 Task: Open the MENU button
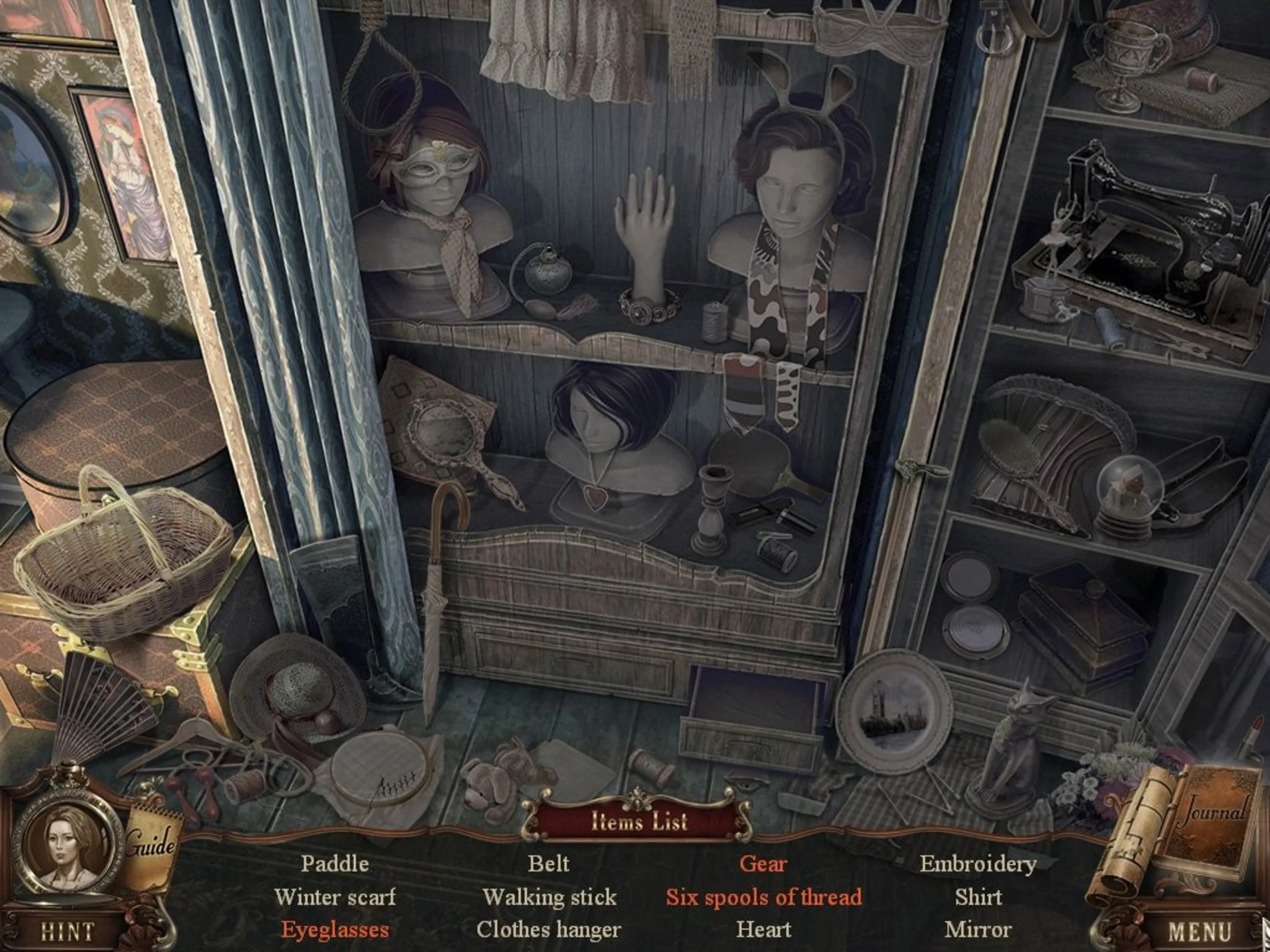[1199, 931]
